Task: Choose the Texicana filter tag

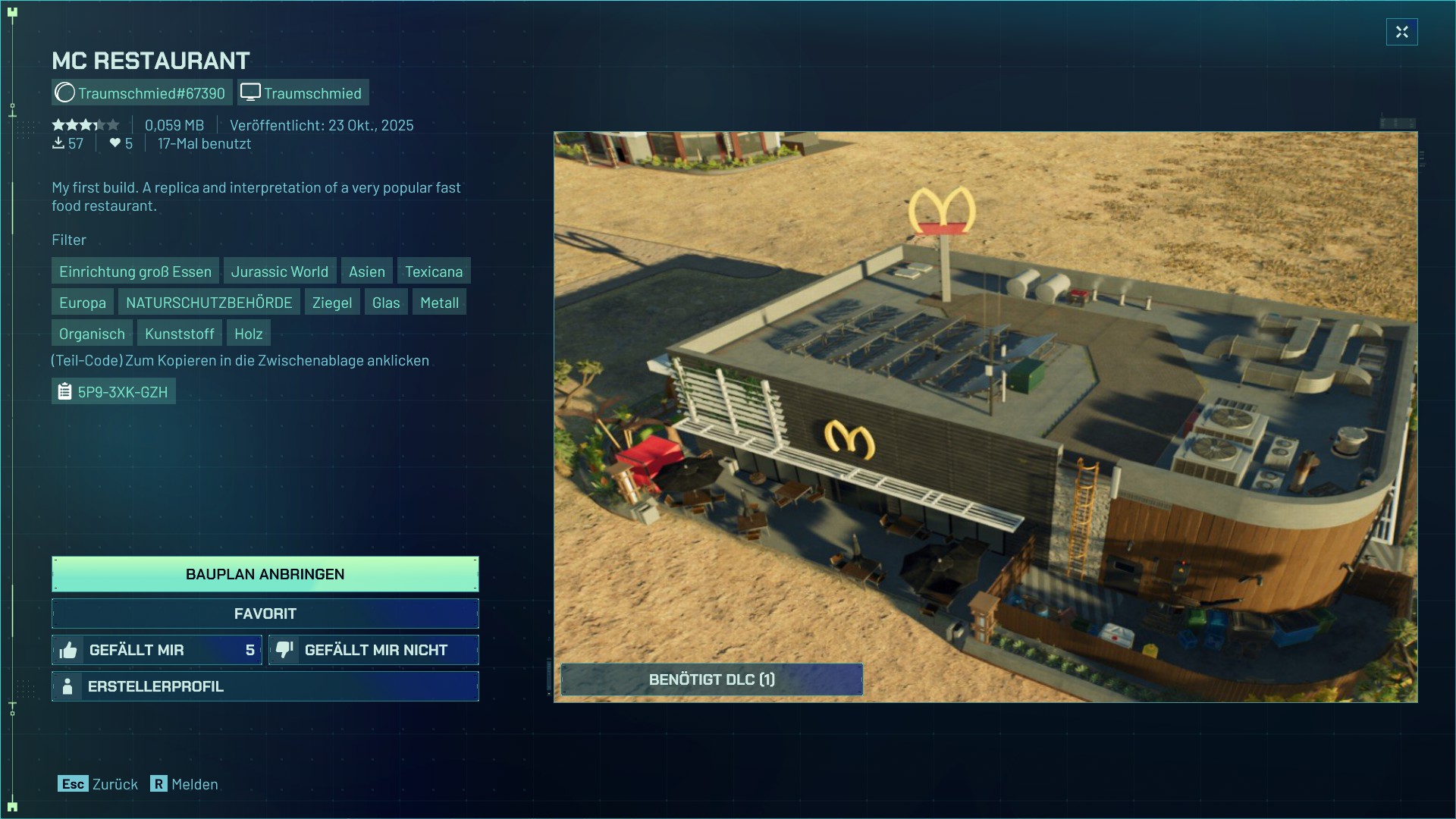Action: 433,271
